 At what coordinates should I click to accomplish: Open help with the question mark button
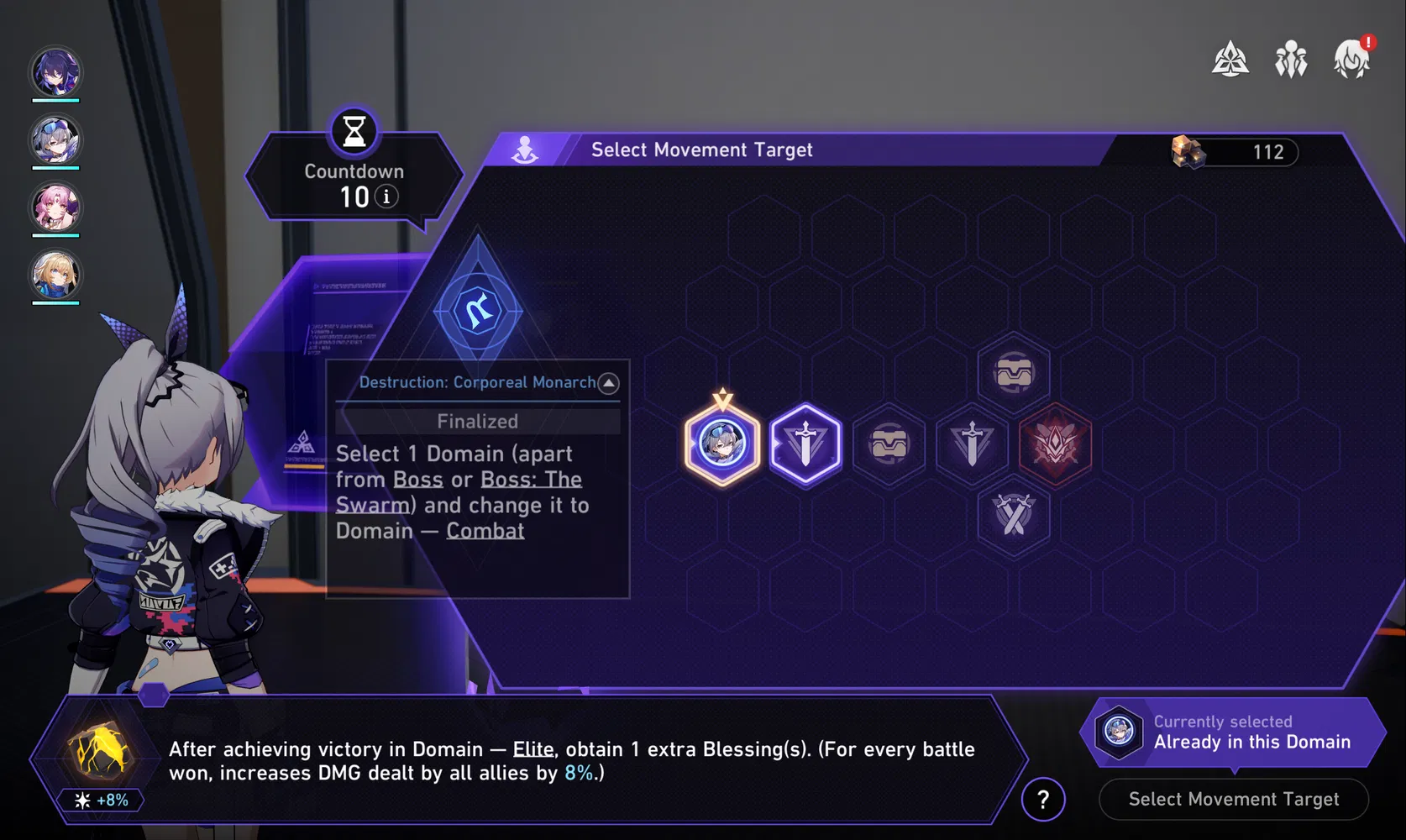point(1043,800)
